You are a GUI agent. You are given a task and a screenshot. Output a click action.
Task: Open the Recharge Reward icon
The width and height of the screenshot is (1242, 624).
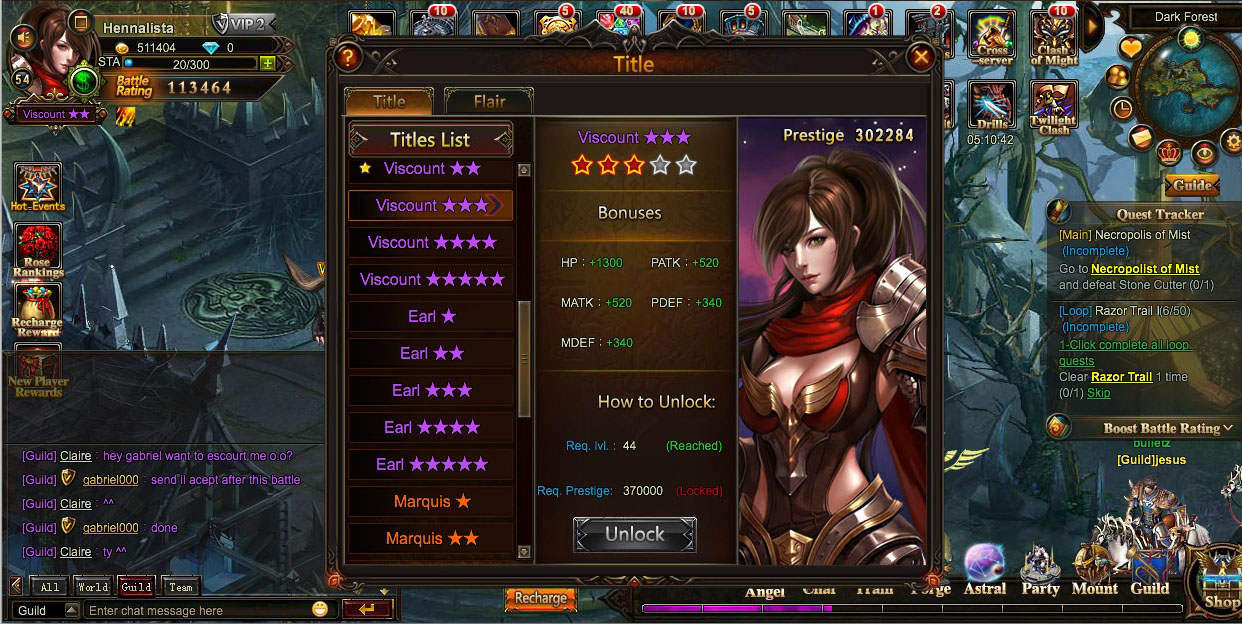37,310
